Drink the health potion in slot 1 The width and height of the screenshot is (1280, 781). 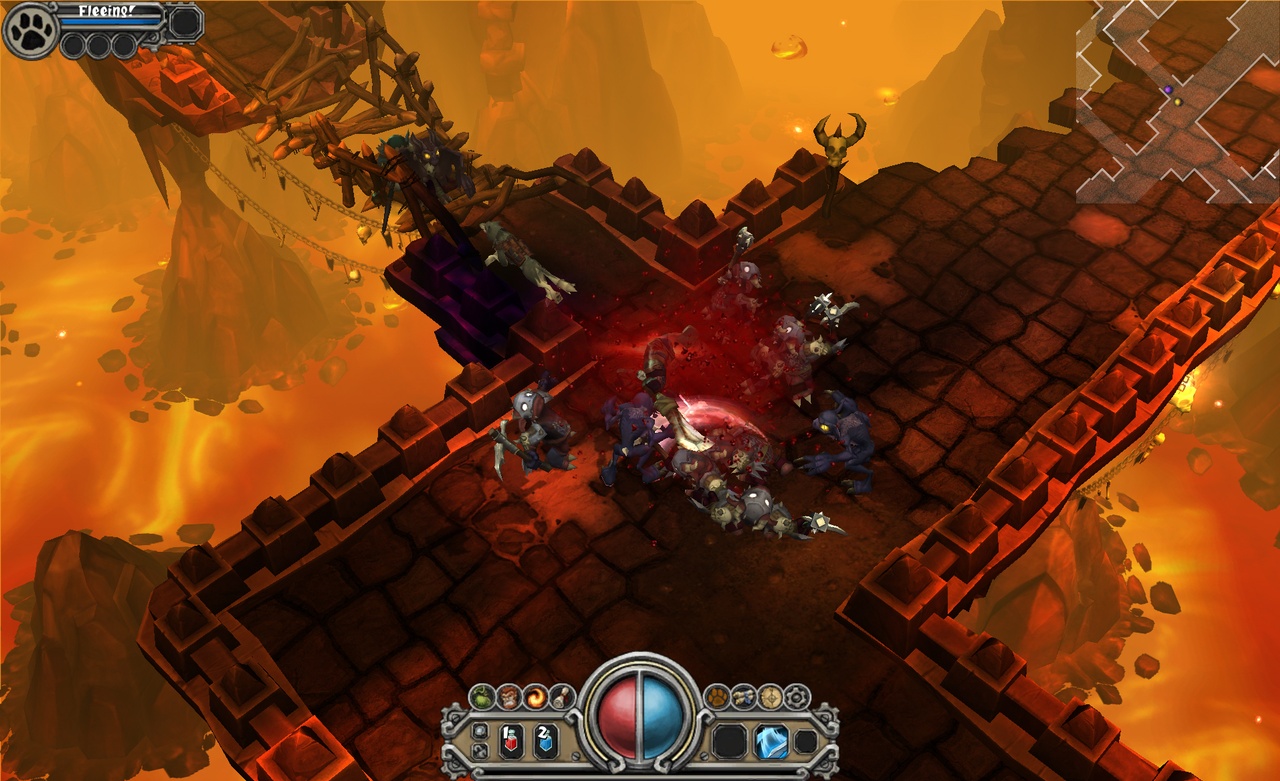[511, 739]
